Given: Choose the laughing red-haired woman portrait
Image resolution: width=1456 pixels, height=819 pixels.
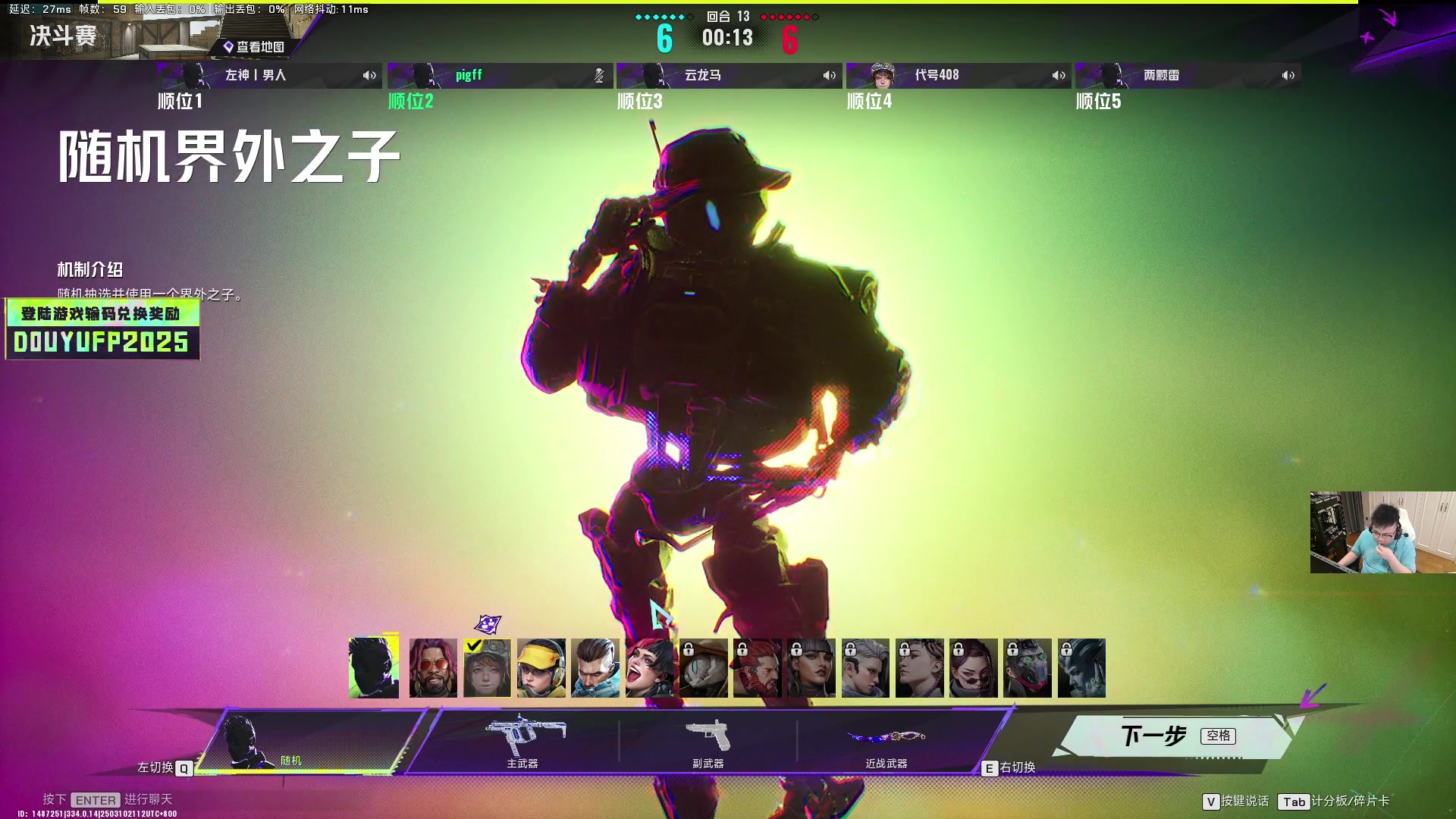Looking at the screenshot, I should click(x=649, y=668).
